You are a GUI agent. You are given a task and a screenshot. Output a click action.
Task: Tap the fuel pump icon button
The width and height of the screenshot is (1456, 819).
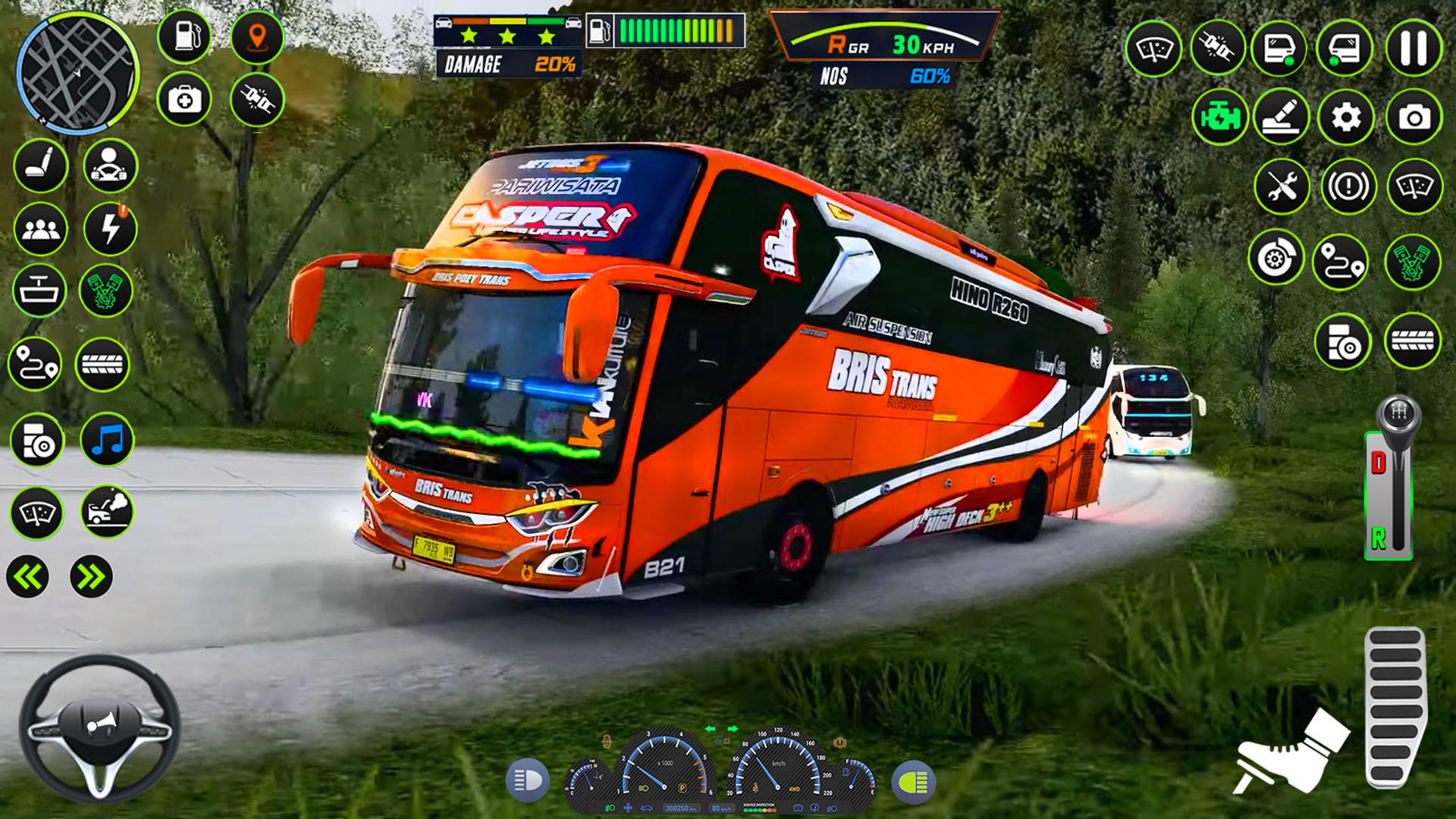click(x=184, y=36)
